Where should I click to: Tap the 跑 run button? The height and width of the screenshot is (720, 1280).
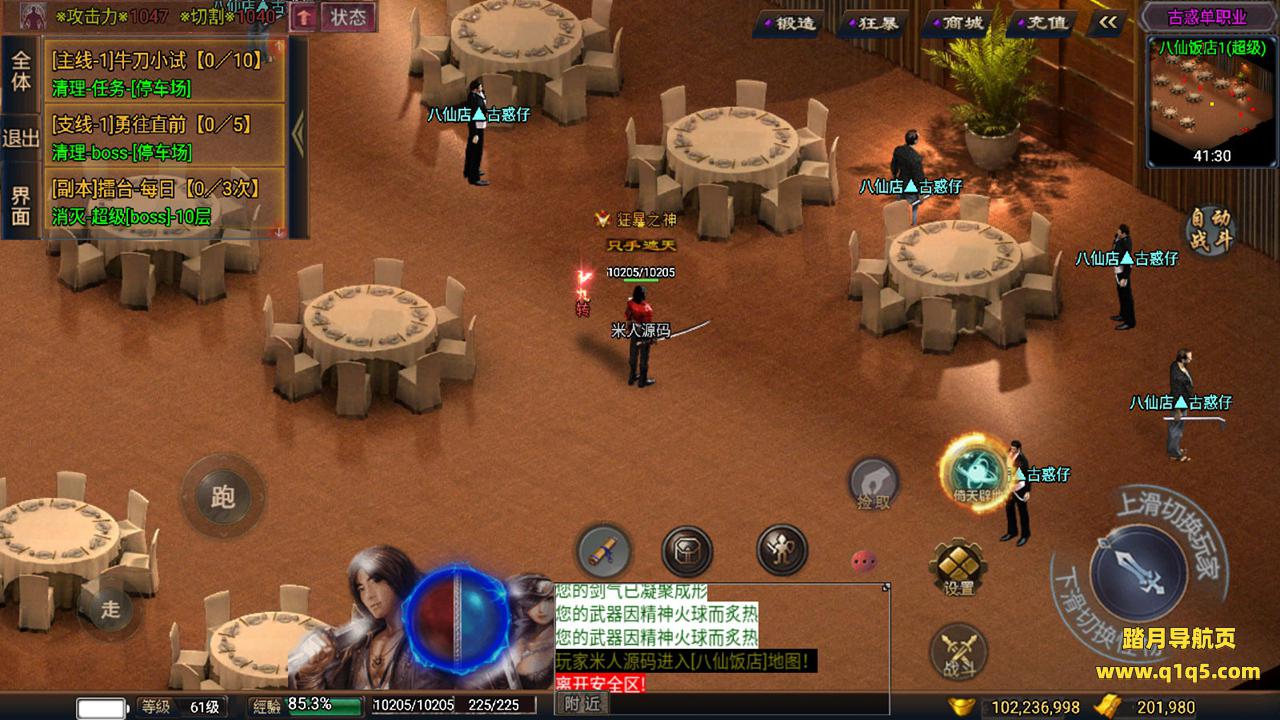[222, 495]
